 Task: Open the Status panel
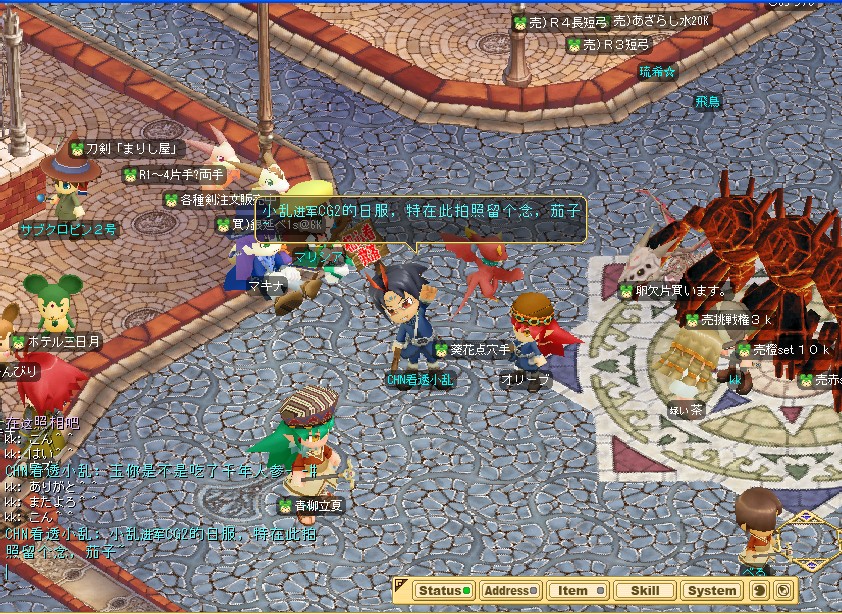coord(444,590)
